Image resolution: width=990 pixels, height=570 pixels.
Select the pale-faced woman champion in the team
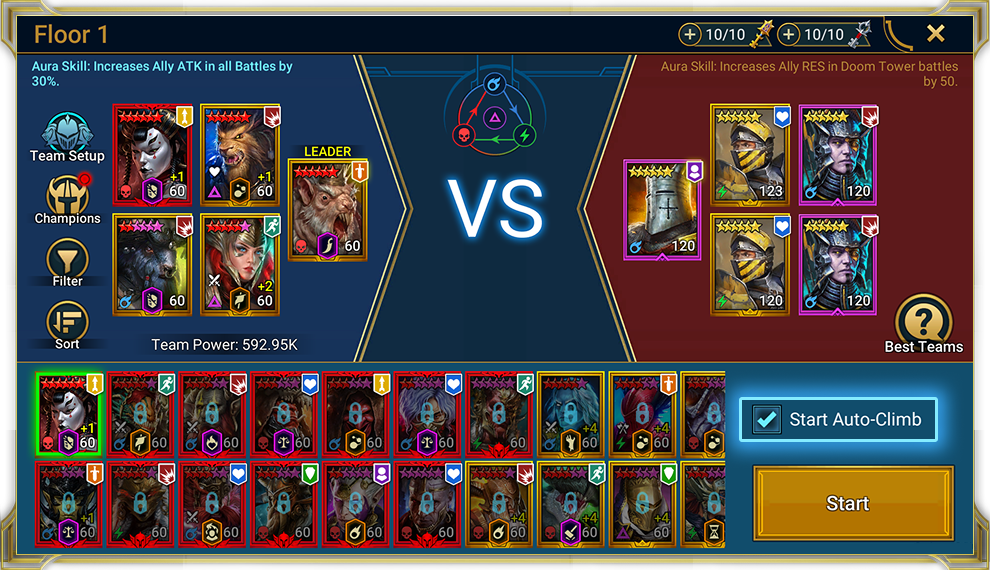click(151, 154)
